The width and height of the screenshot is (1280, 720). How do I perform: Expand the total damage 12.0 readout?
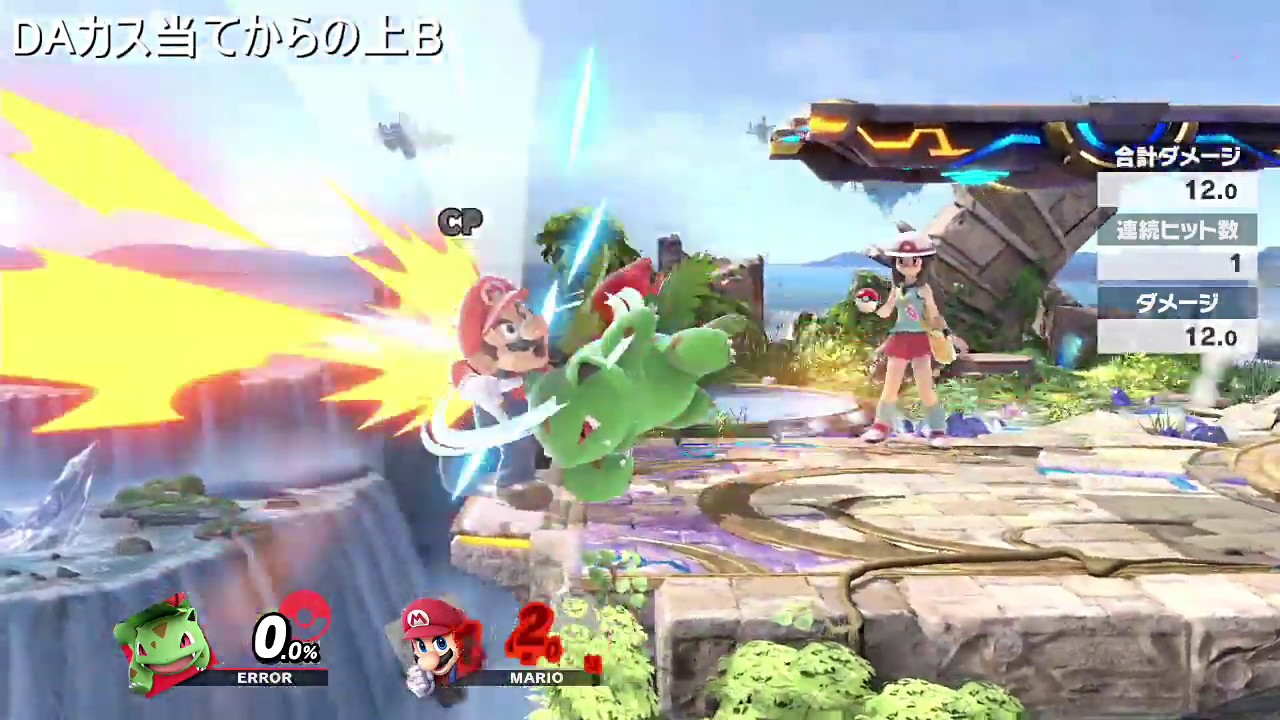1212,191
